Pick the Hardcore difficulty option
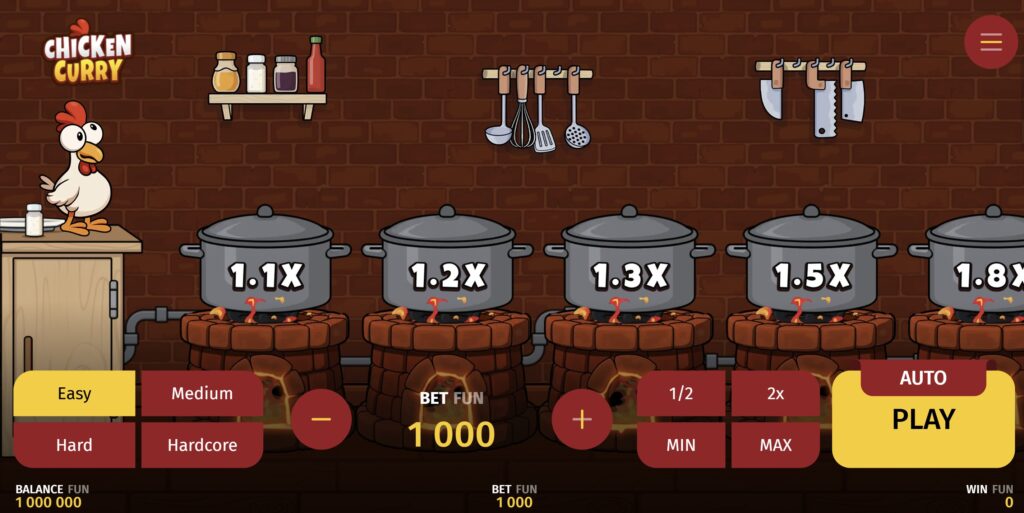This screenshot has width=1024, height=513. [202, 445]
